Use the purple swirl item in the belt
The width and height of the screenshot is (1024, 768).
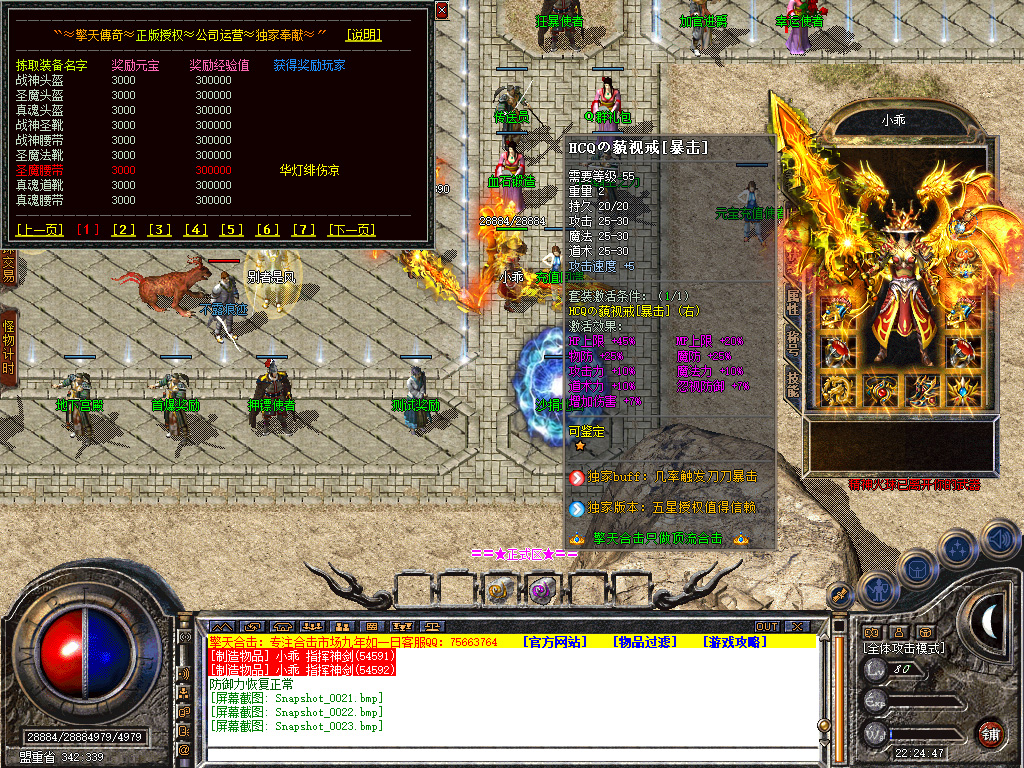pos(542,589)
